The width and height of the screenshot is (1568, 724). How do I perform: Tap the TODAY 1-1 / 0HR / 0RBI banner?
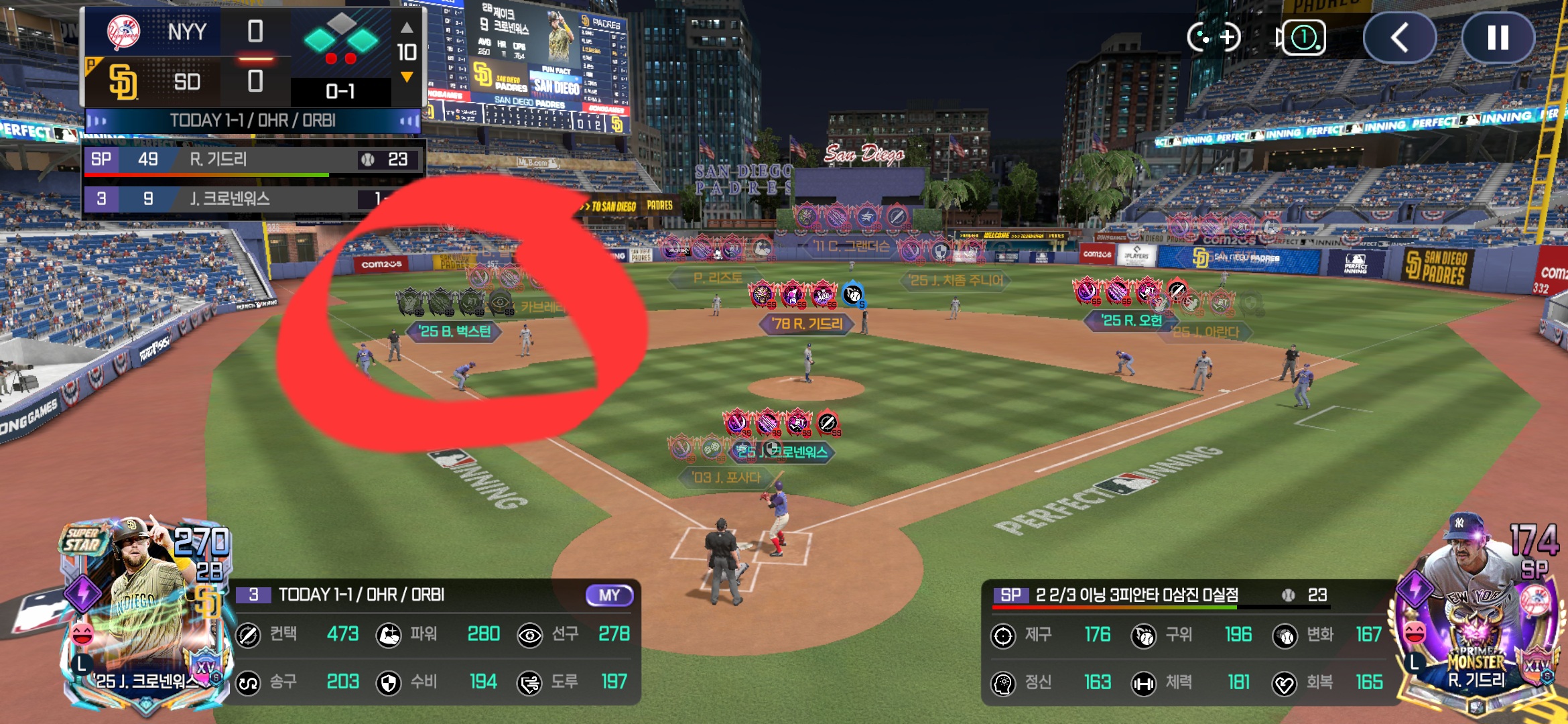pyautogui.click(x=253, y=121)
